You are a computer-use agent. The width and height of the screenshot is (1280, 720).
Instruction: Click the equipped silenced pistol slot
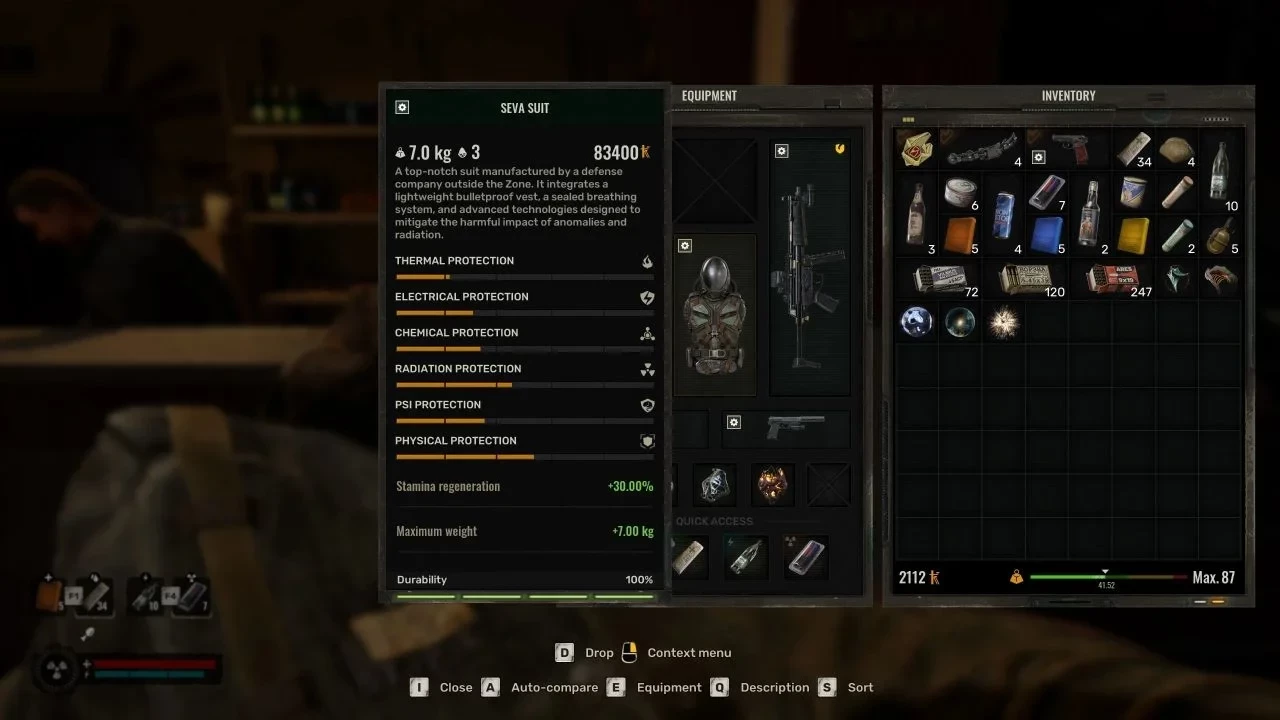coord(796,427)
